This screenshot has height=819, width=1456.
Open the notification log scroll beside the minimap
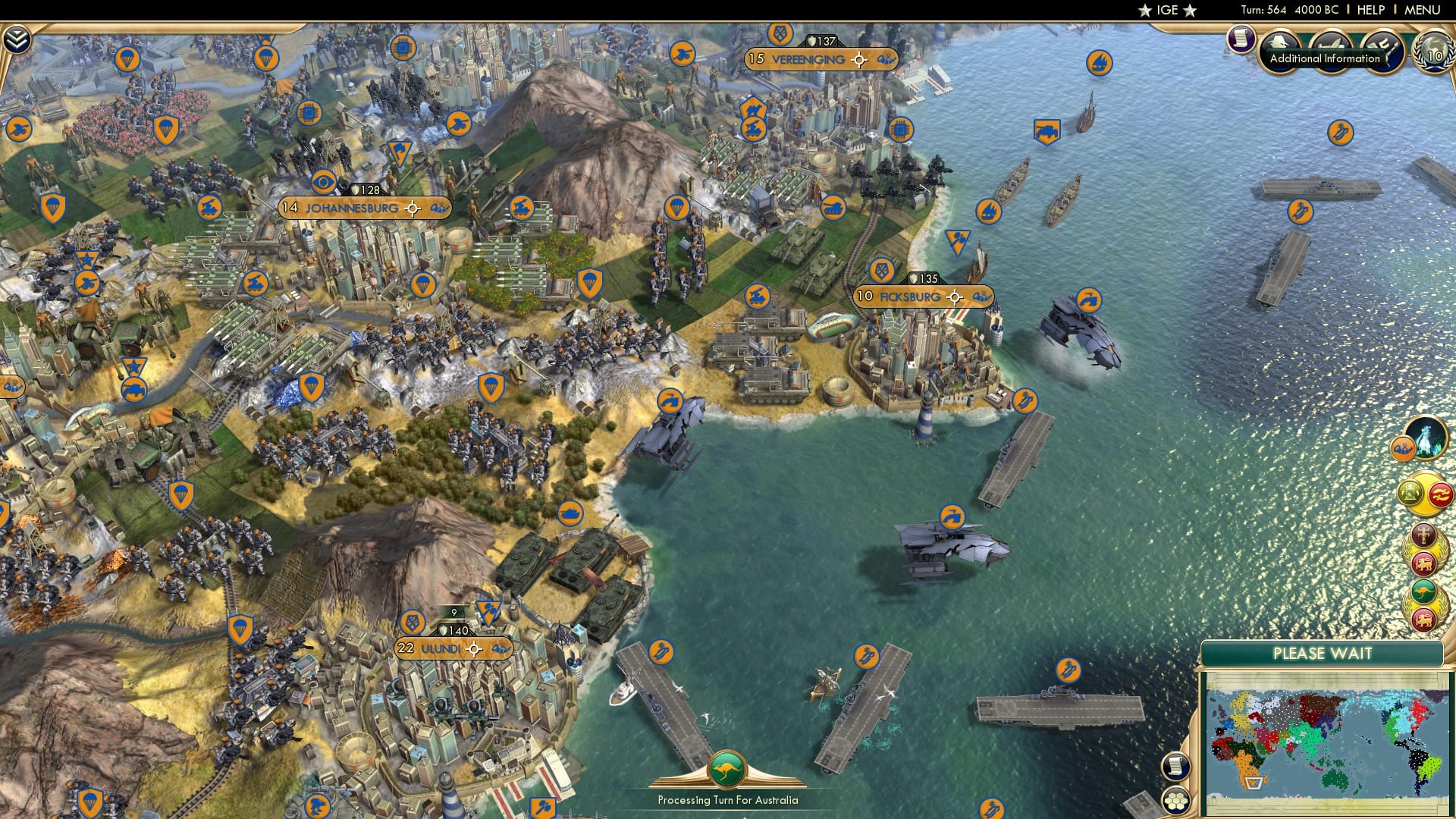click(1175, 767)
